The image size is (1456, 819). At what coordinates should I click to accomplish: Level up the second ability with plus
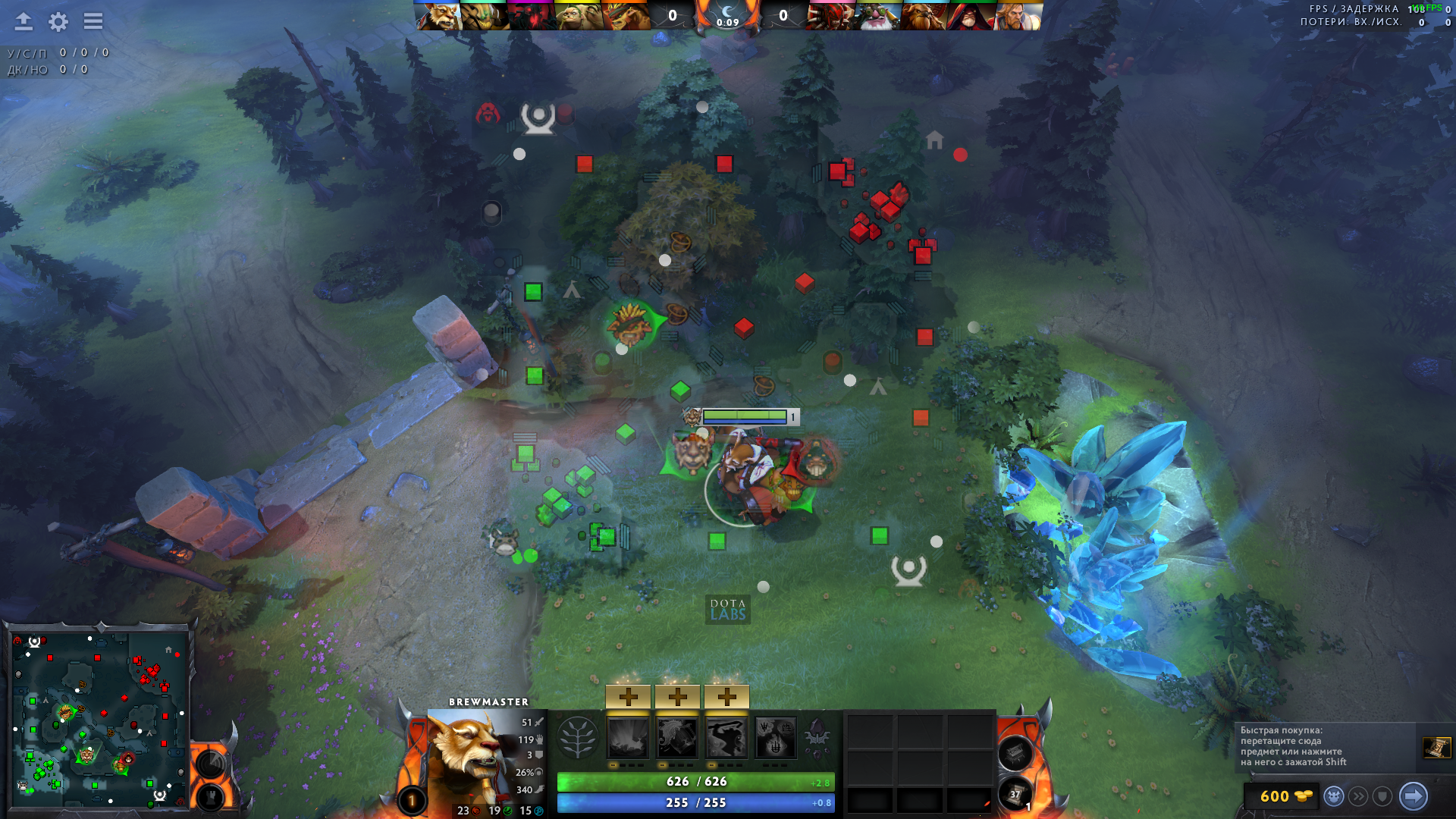click(677, 696)
